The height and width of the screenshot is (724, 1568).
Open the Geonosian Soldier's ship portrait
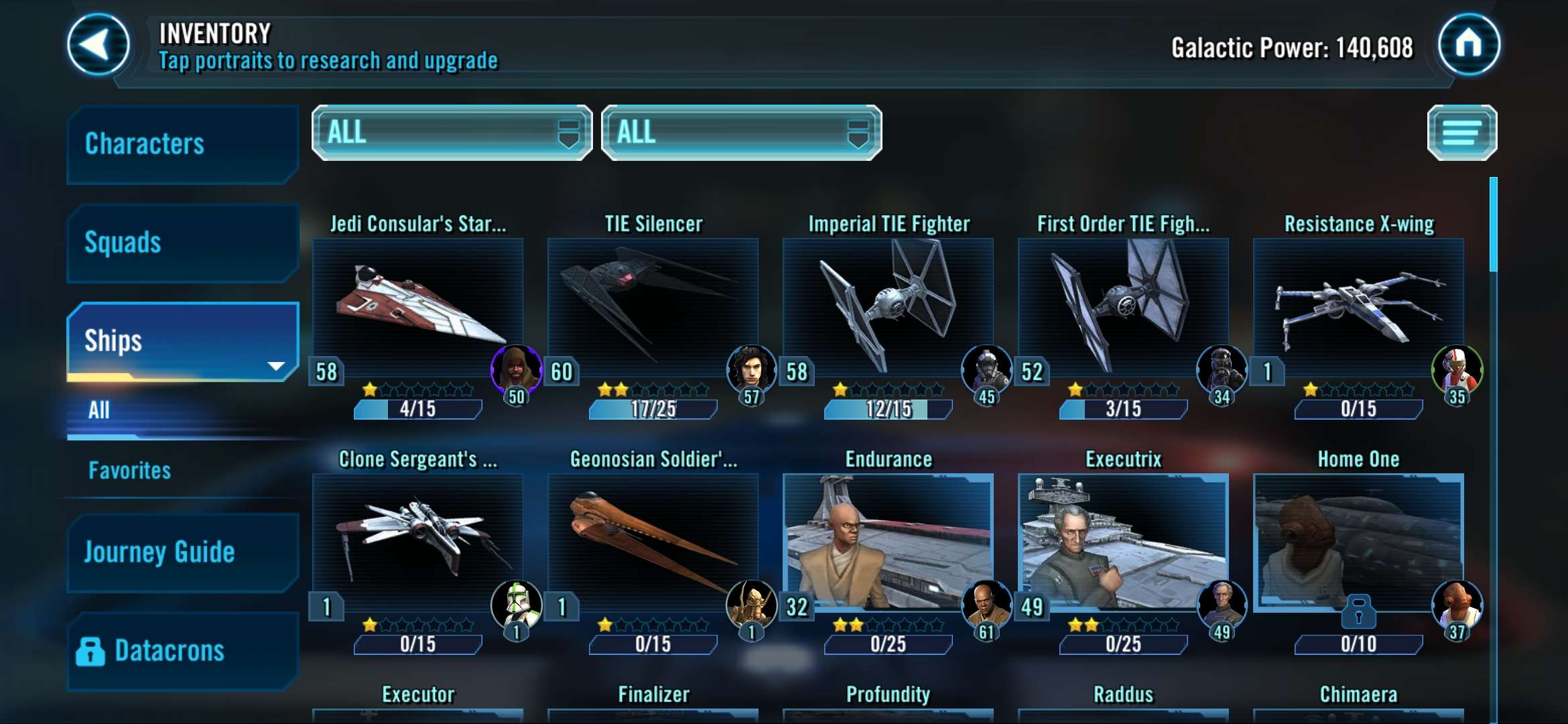(x=653, y=542)
